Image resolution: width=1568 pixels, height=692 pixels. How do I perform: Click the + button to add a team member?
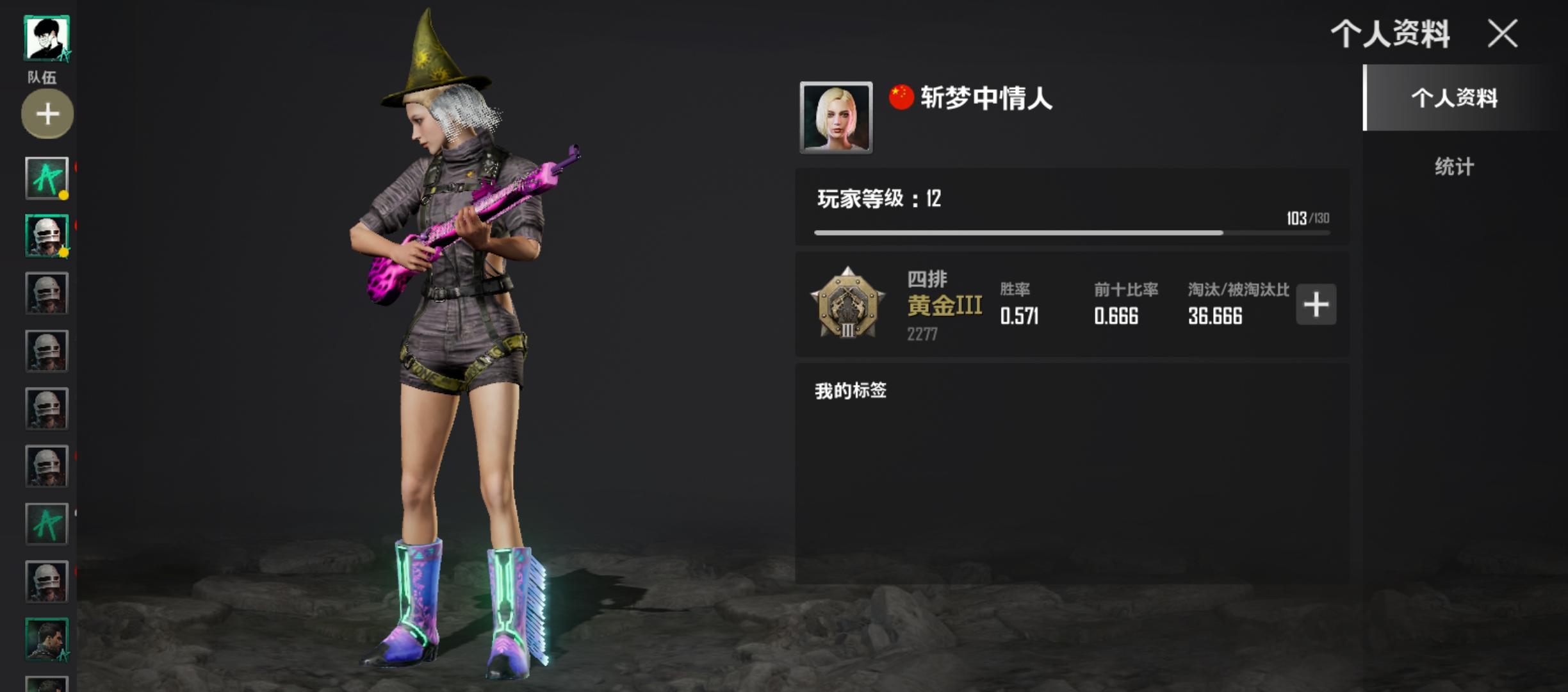47,113
